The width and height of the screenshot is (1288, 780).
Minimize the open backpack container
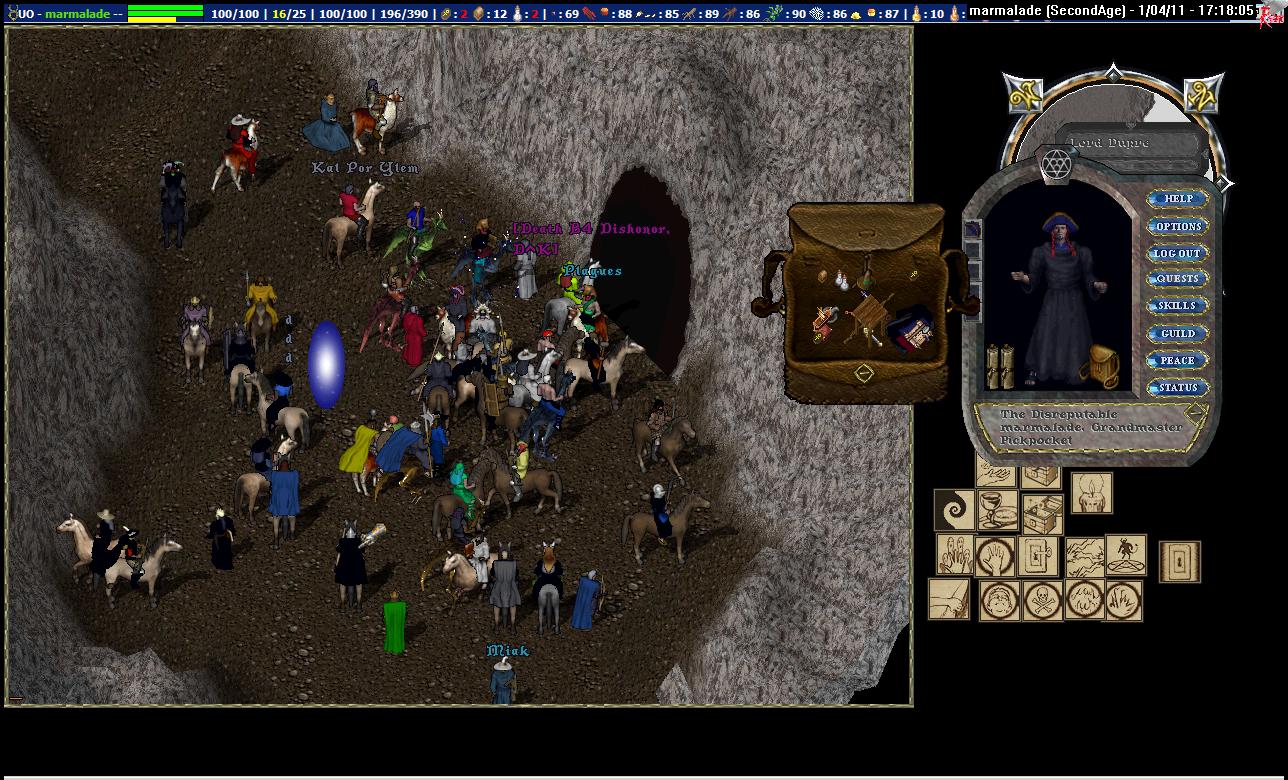[x=864, y=373]
